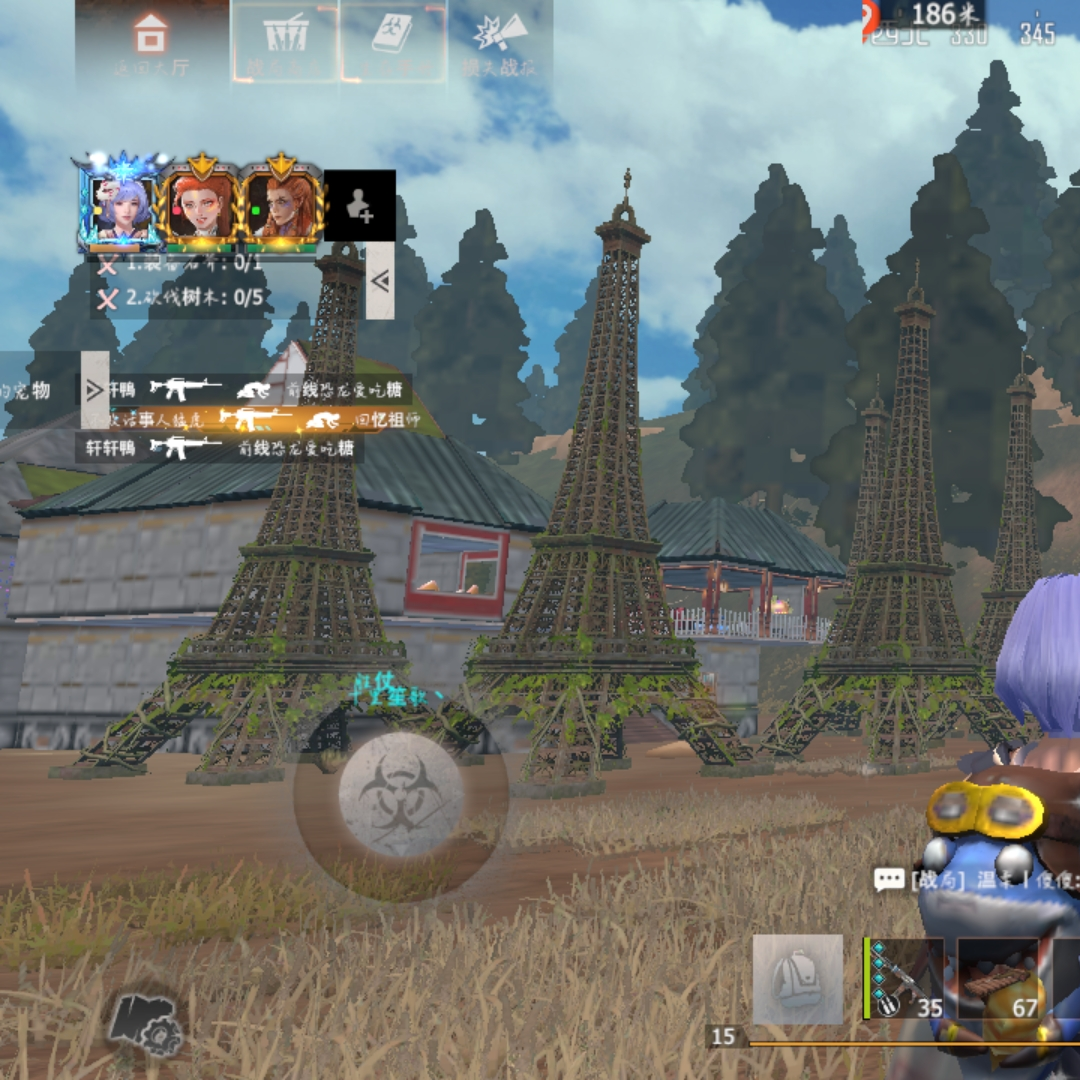Viewport: 1080px width, 1080px height.
Task: Collapse the team and quest panel arrow
Action: (x=380, y=281)
